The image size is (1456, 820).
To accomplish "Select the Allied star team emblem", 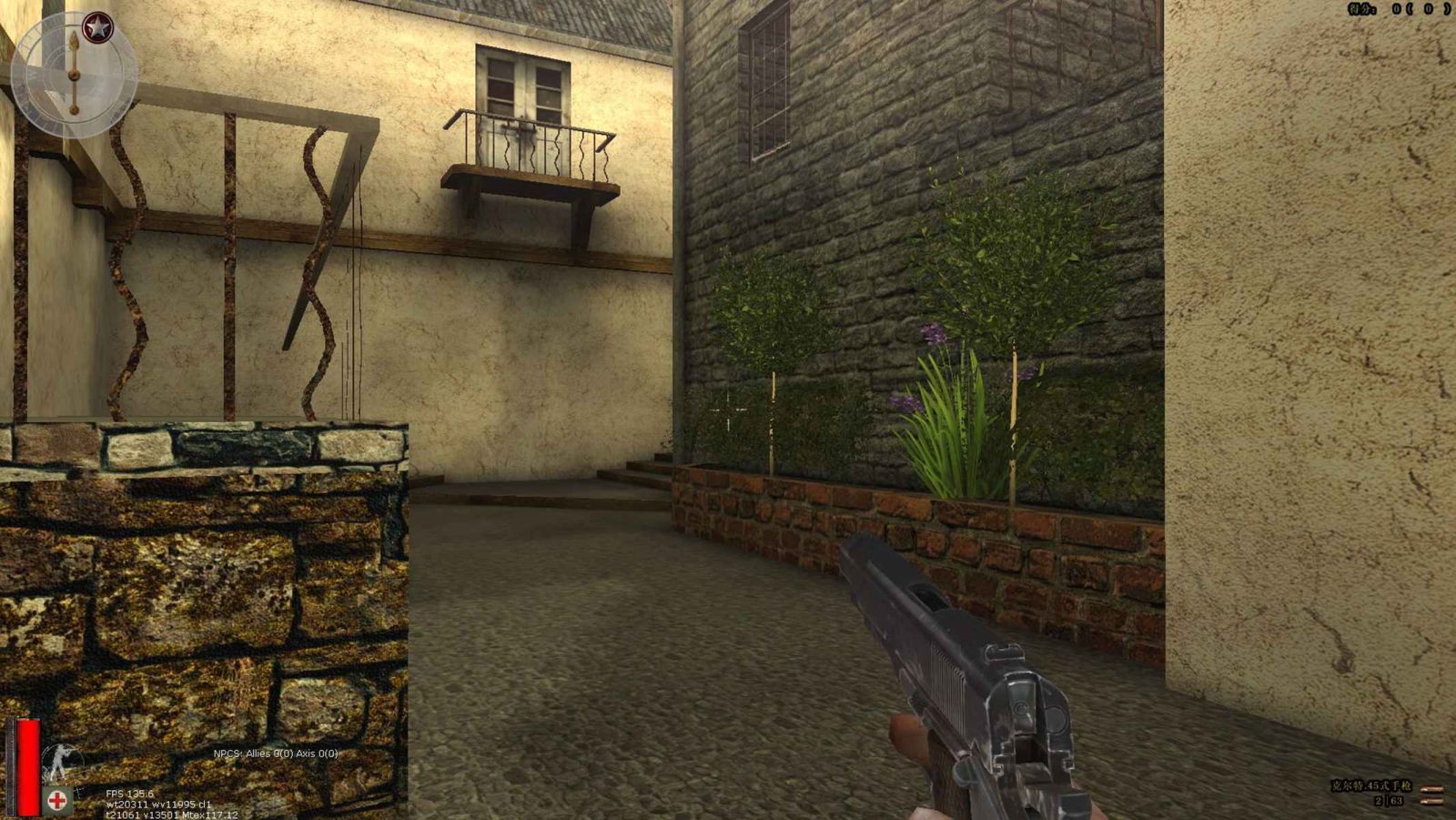I will click(x=96, y=28).
